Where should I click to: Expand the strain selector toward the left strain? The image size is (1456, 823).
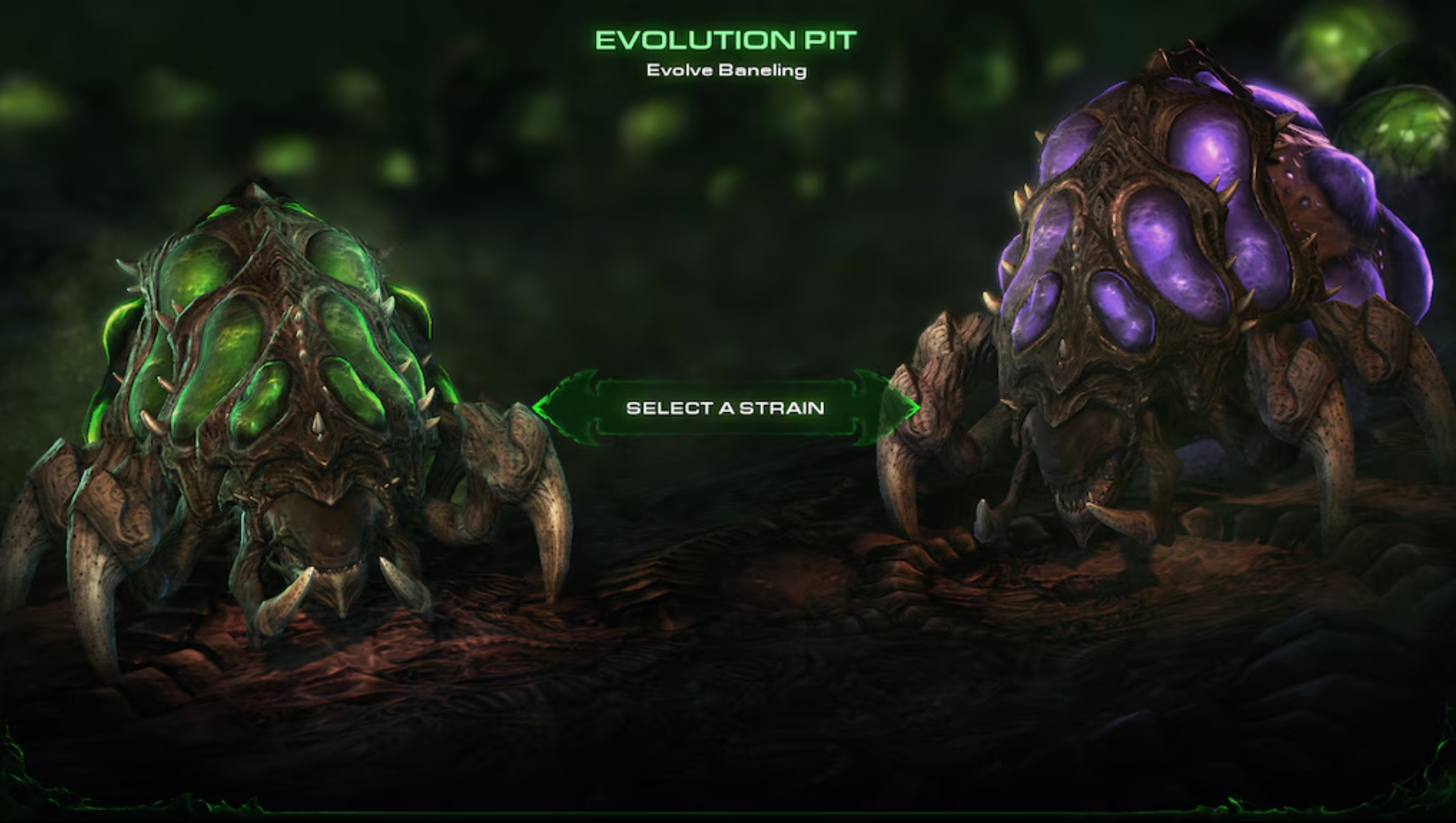(x=553, y=408)
